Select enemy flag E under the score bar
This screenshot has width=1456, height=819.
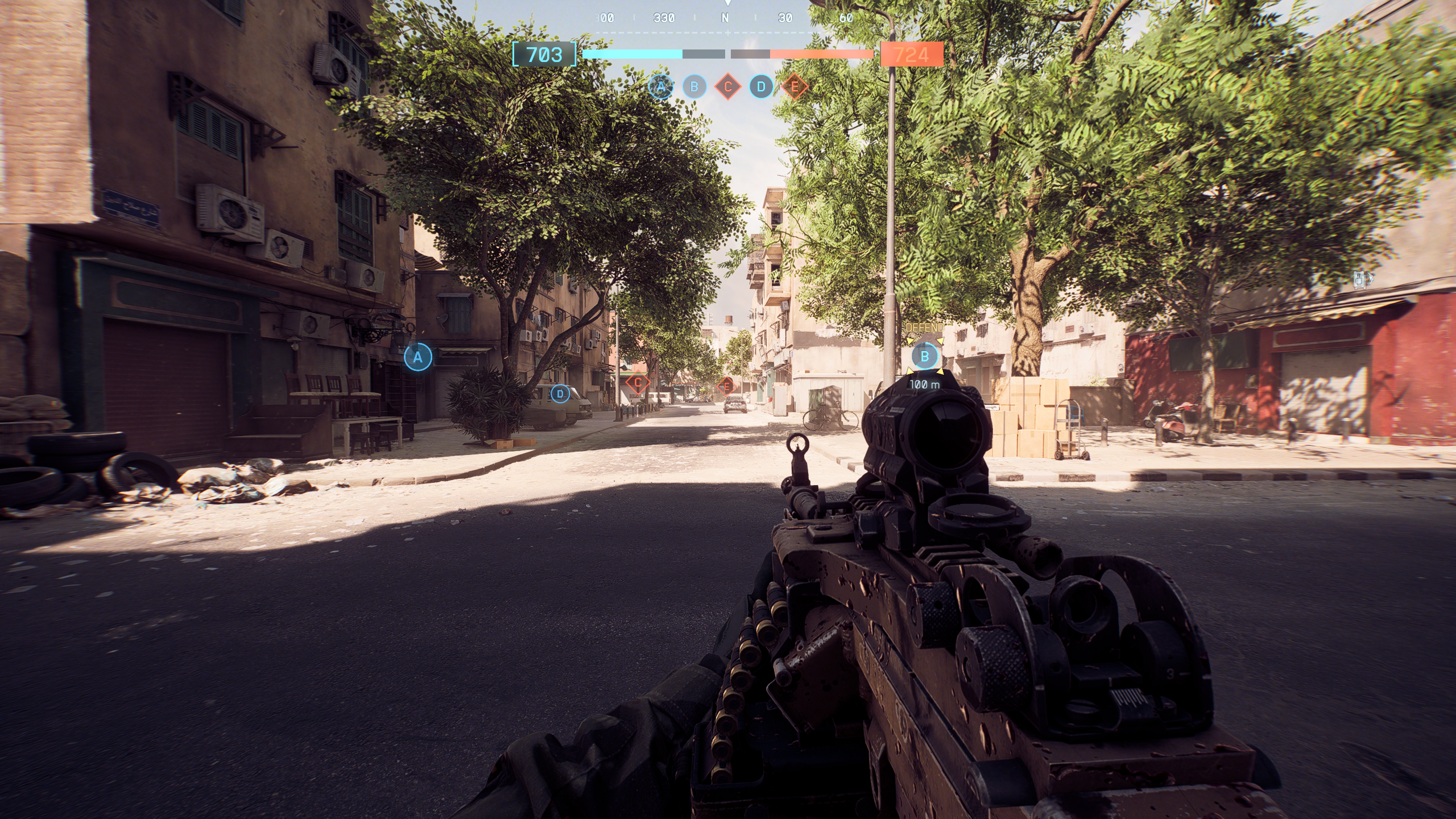(x=795, y=87)
